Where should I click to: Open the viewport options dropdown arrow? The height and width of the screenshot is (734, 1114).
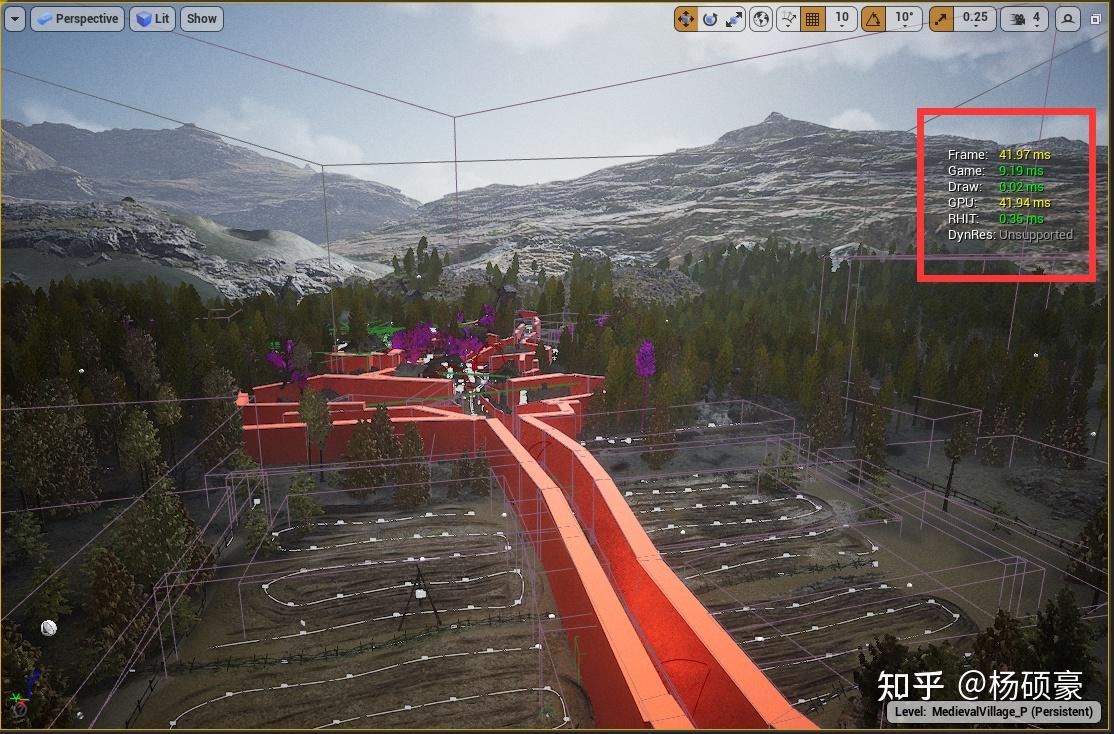14,18
